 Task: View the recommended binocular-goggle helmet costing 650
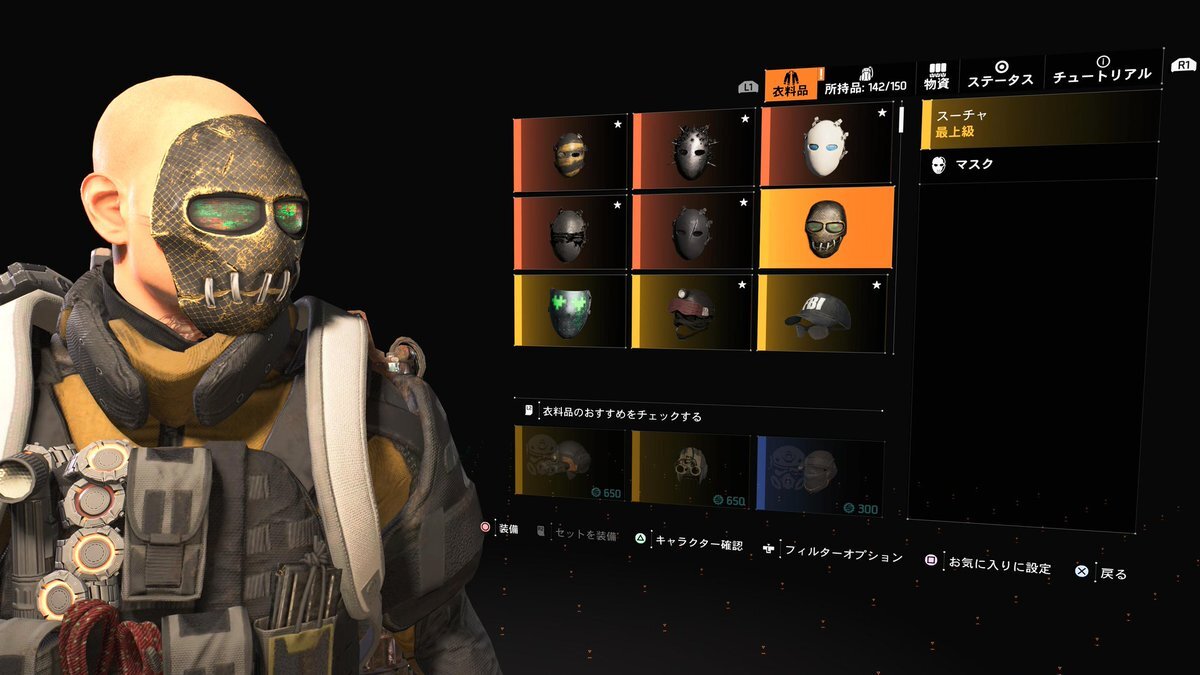(691, 465)
